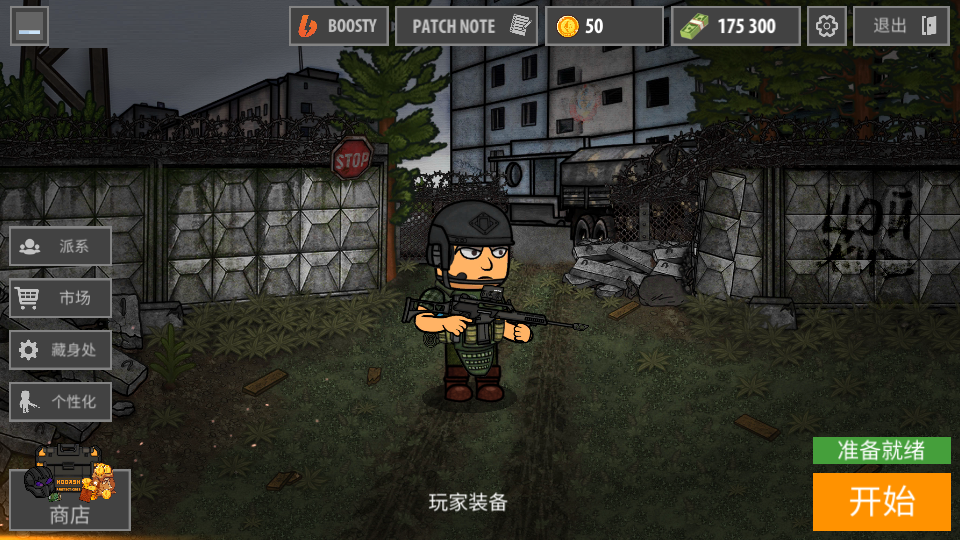Image resolution: width=960 pixels, height=540 pixels.
Task: Open settings via the gear icon
Action: pyautogui.click(x=826, y=26)
